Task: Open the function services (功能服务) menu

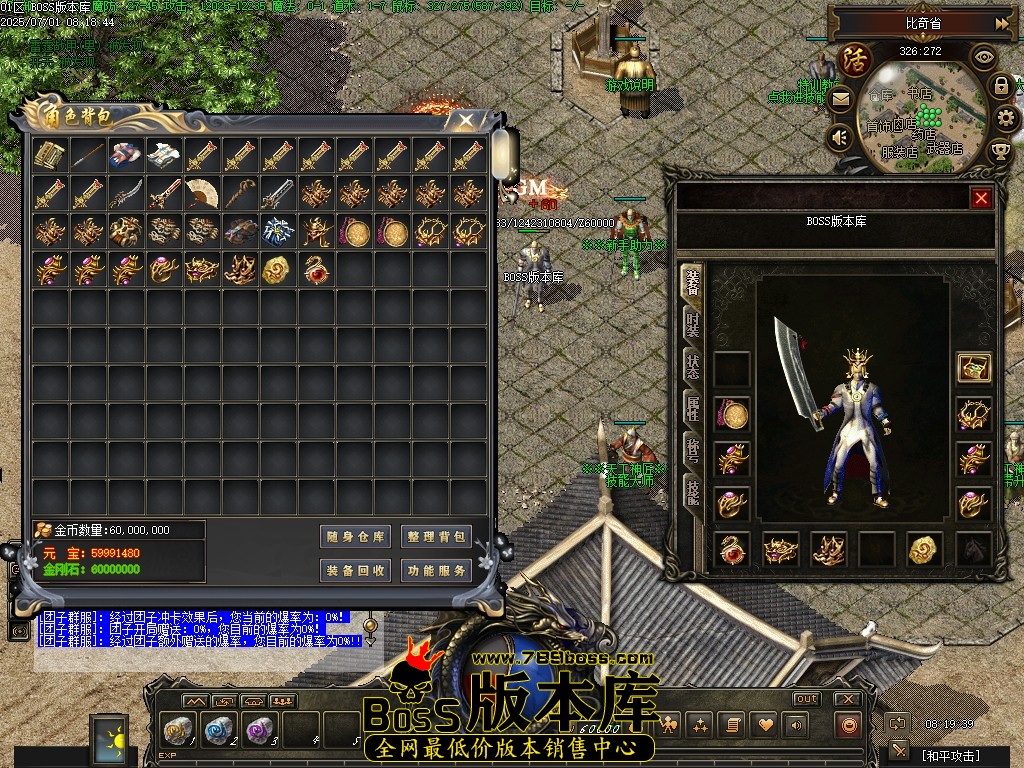Action: (x=436, y=571)
